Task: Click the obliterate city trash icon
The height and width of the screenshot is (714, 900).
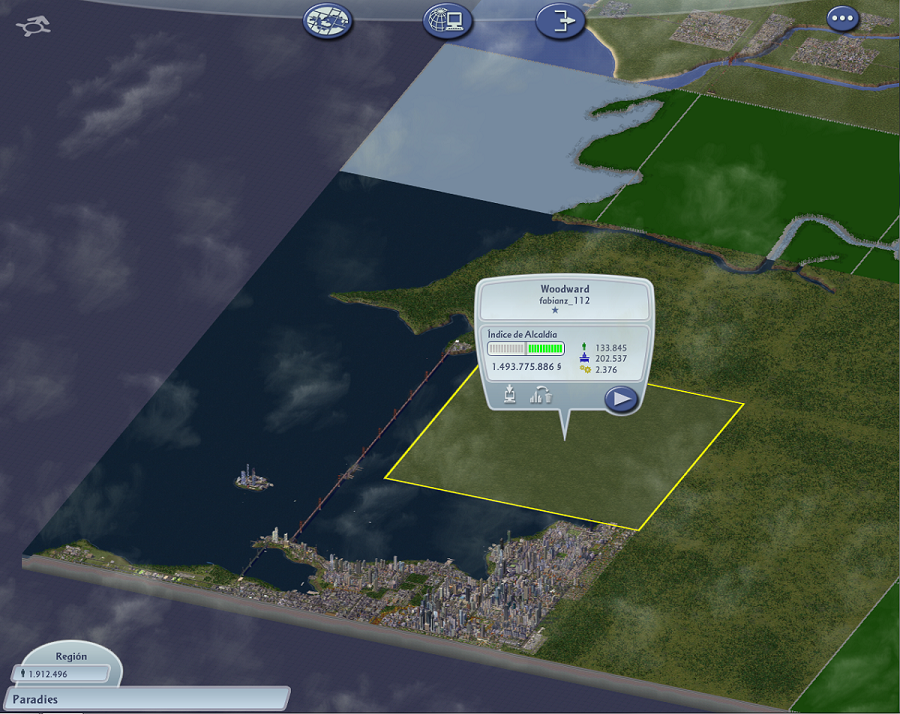Action: (x=542, y=395)
